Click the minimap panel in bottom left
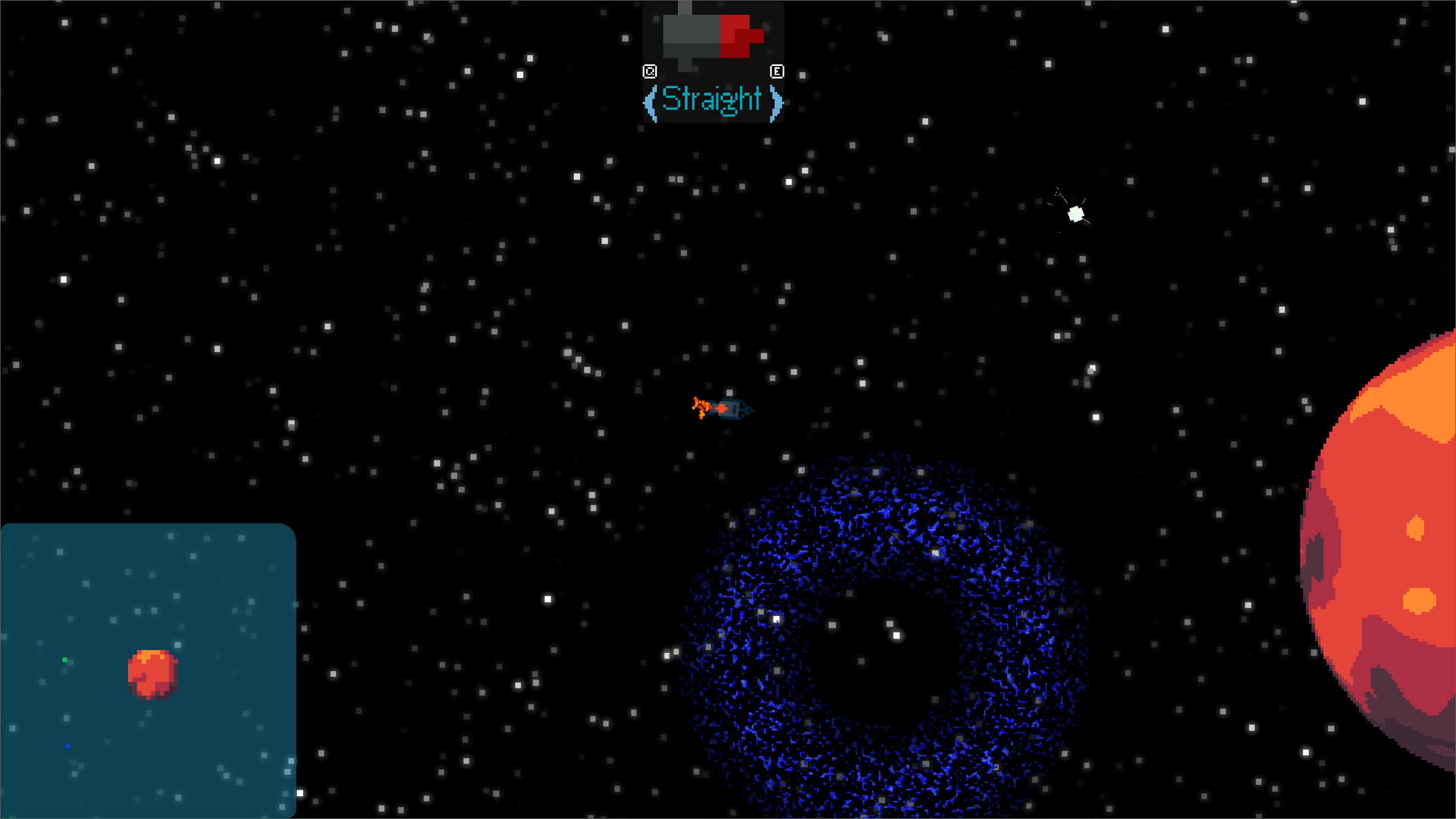 tap(148, 671)
